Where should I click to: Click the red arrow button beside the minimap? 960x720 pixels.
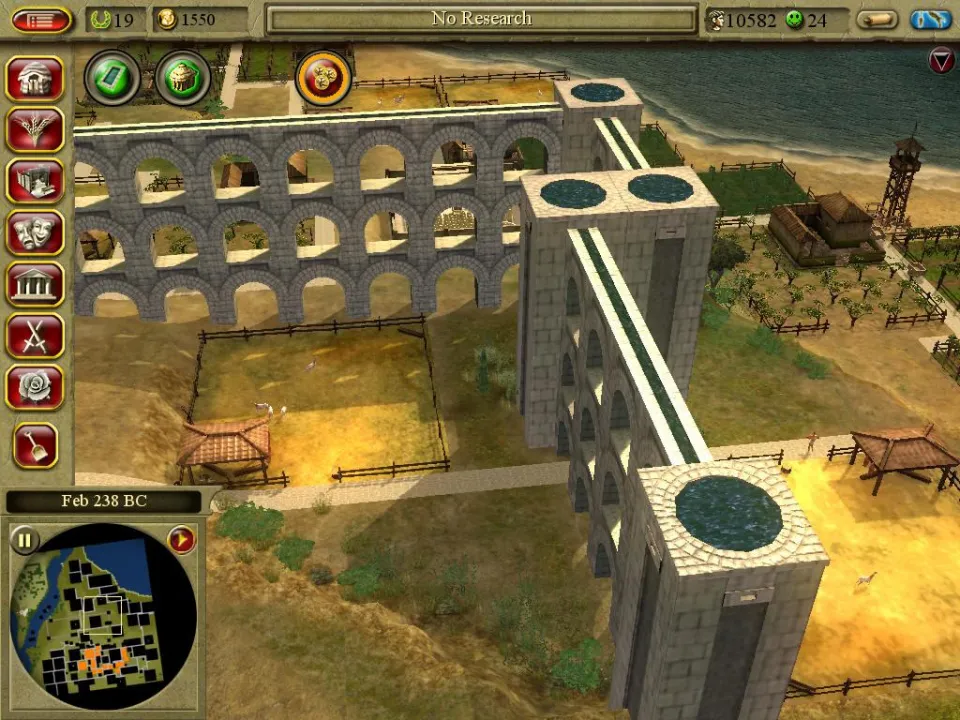[x=181, y=540]
